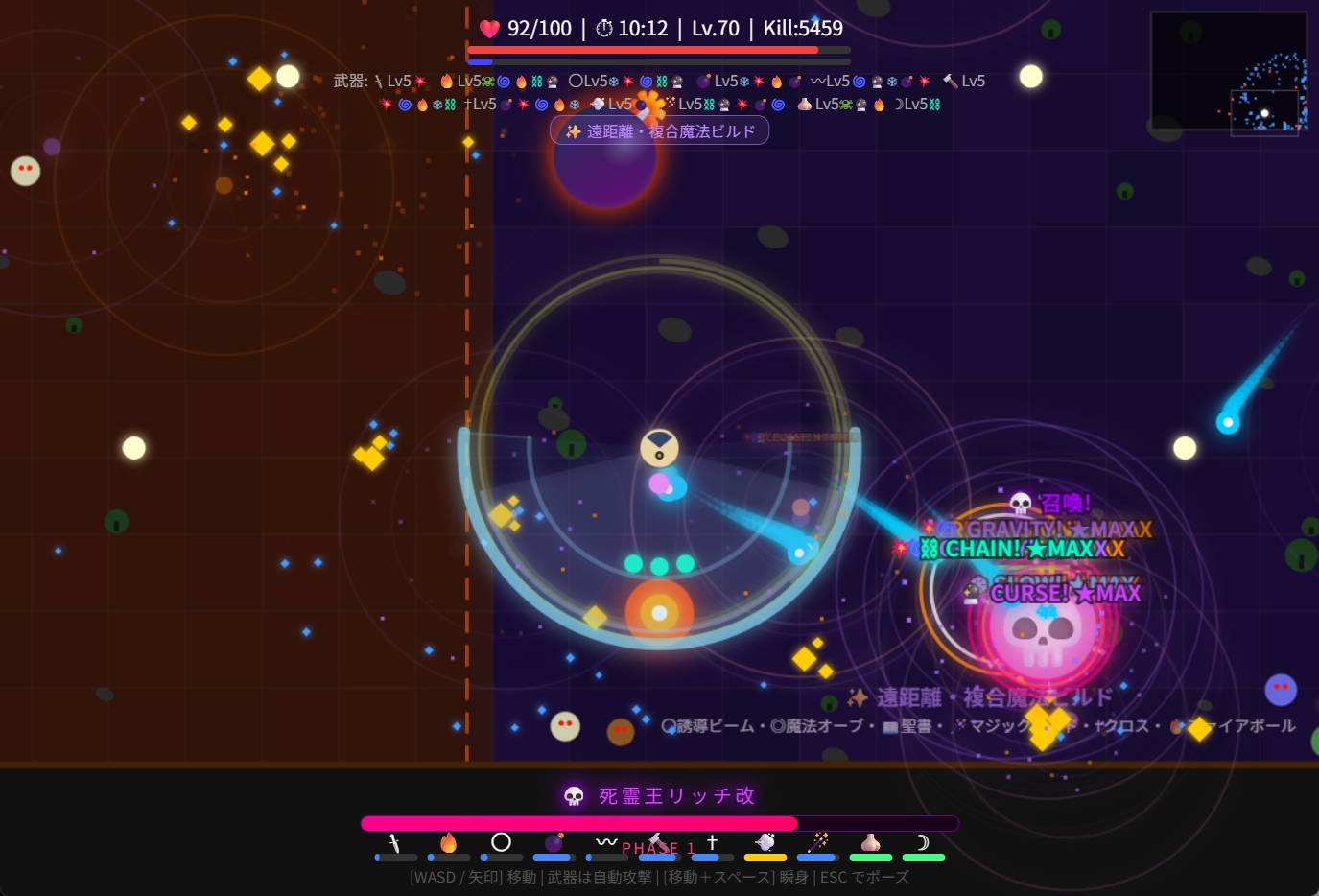Select the dagger weapon icon in the bottom bar

click(395, 842)
